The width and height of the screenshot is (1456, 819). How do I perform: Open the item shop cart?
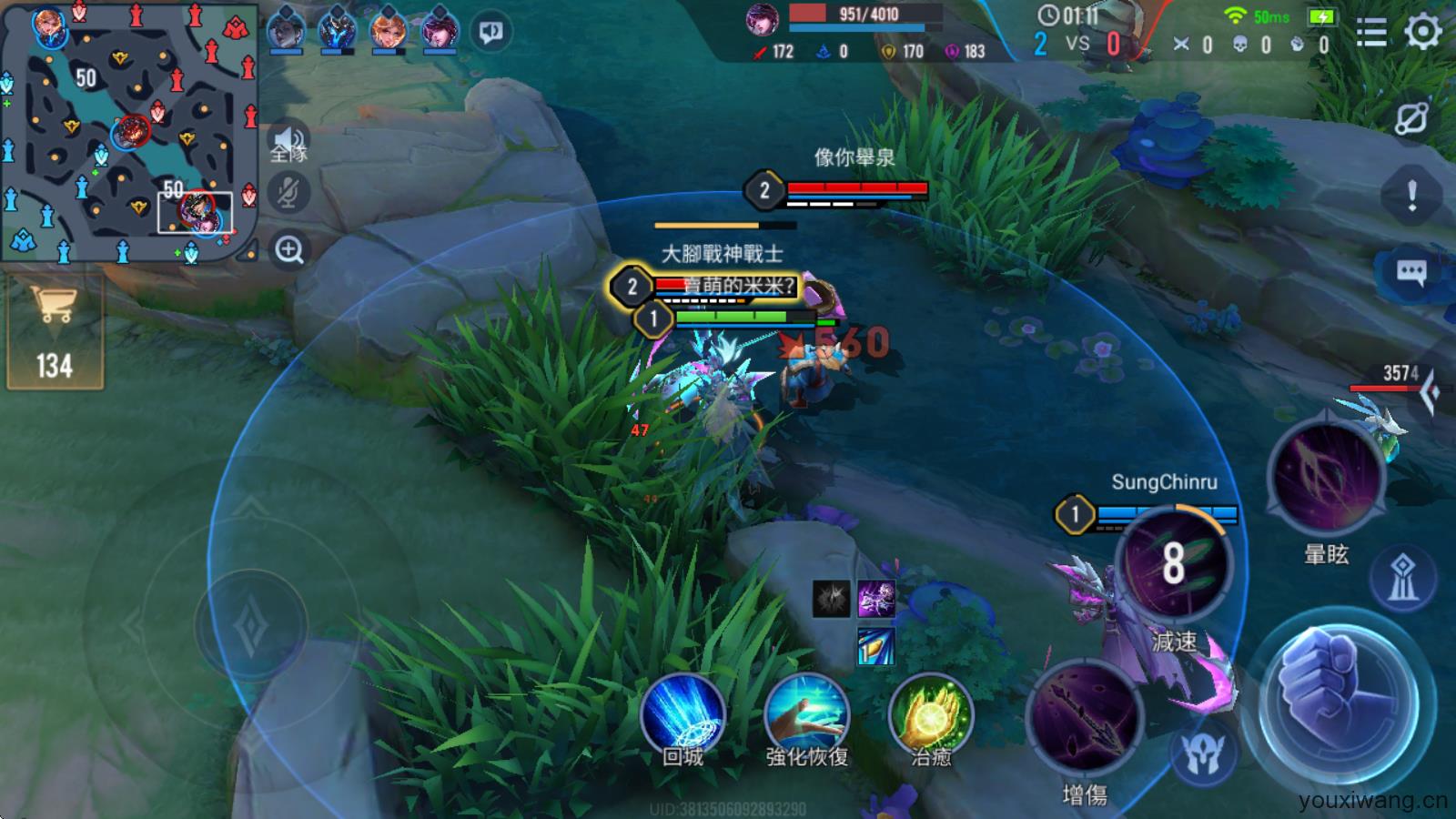click(54, 332)
